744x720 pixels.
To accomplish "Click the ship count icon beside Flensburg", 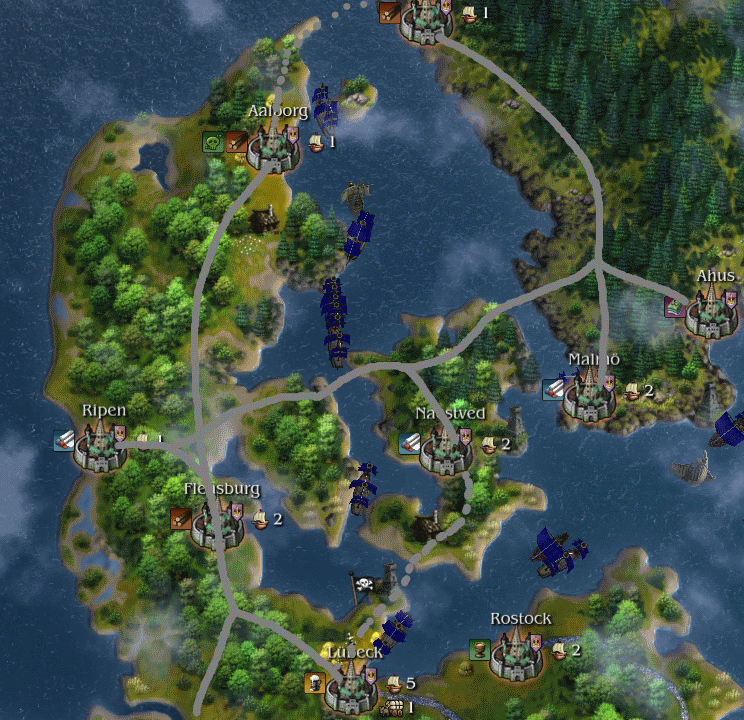I will 260,519.
